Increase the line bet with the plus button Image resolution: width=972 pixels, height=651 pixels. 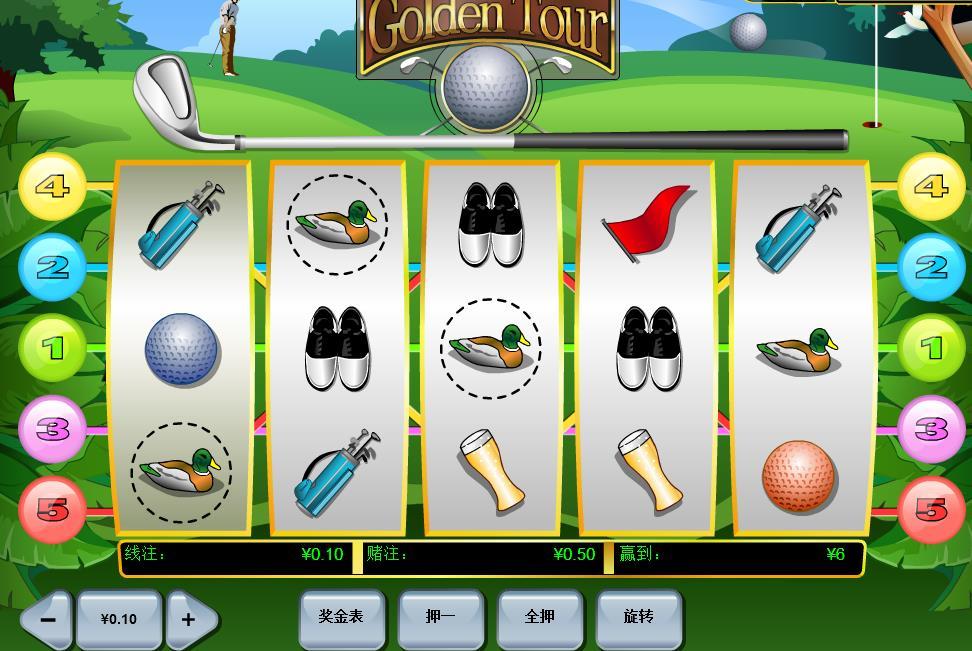[189, 619]
